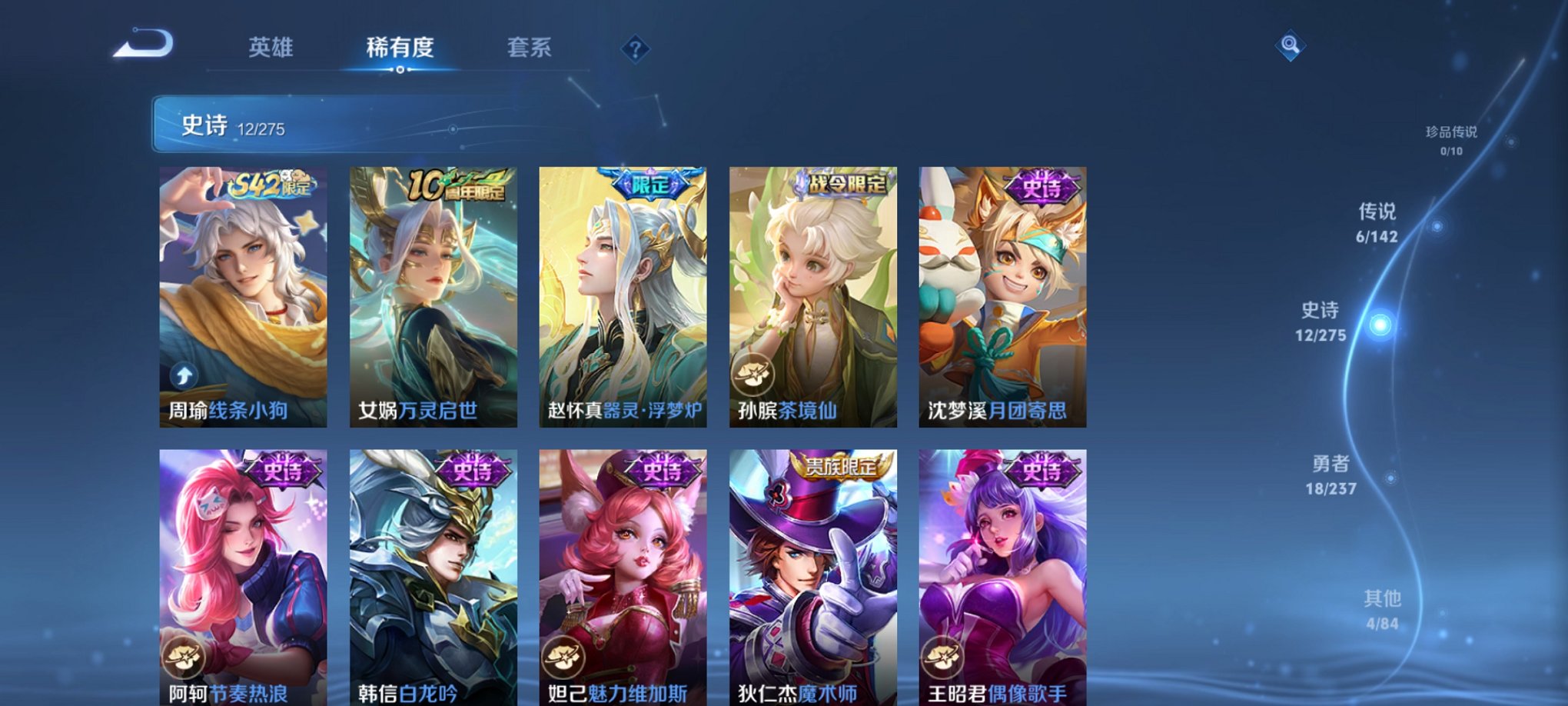Open search with the magnifier icon
This screenshot has width=1568, height=706.
click(x=1291, y=46)
